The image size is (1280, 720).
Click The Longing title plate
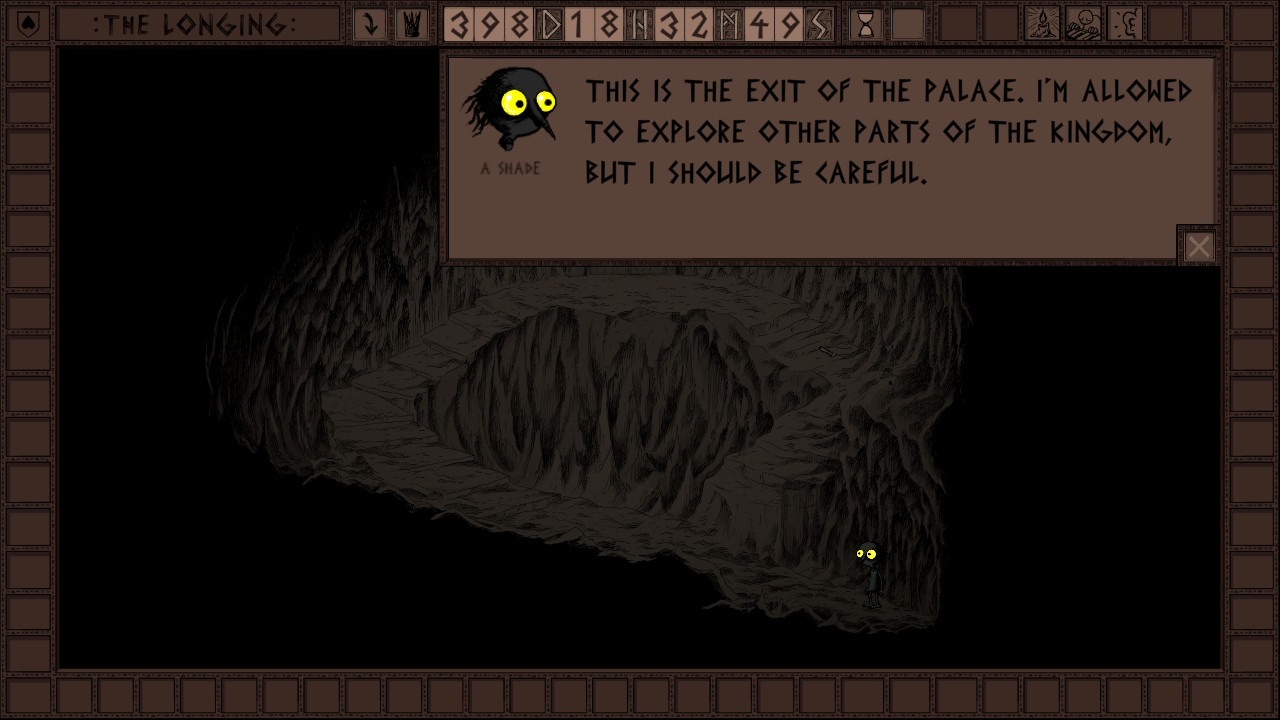coord(195,24)
